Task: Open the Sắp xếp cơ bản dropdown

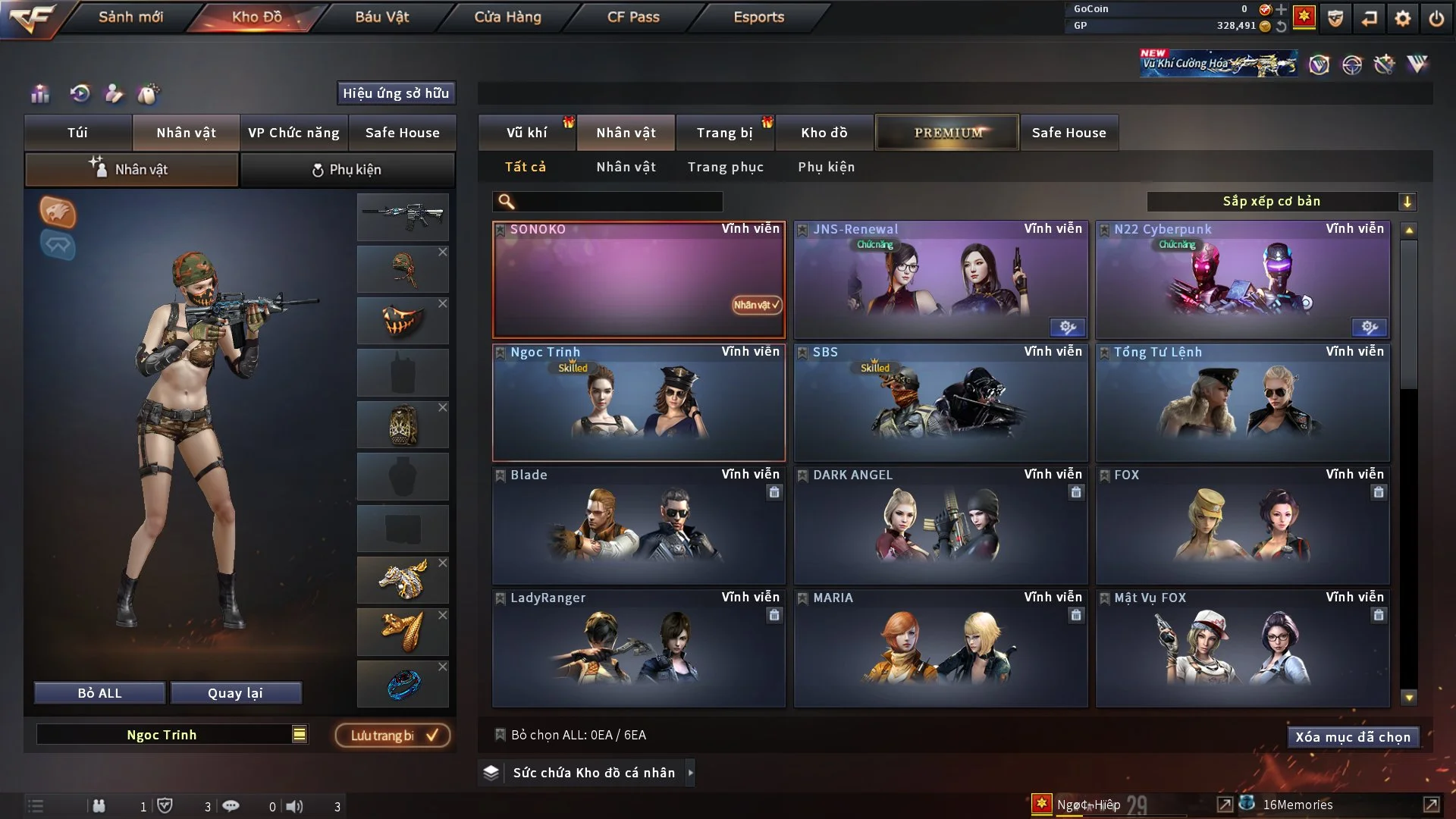Action: 1281,201
